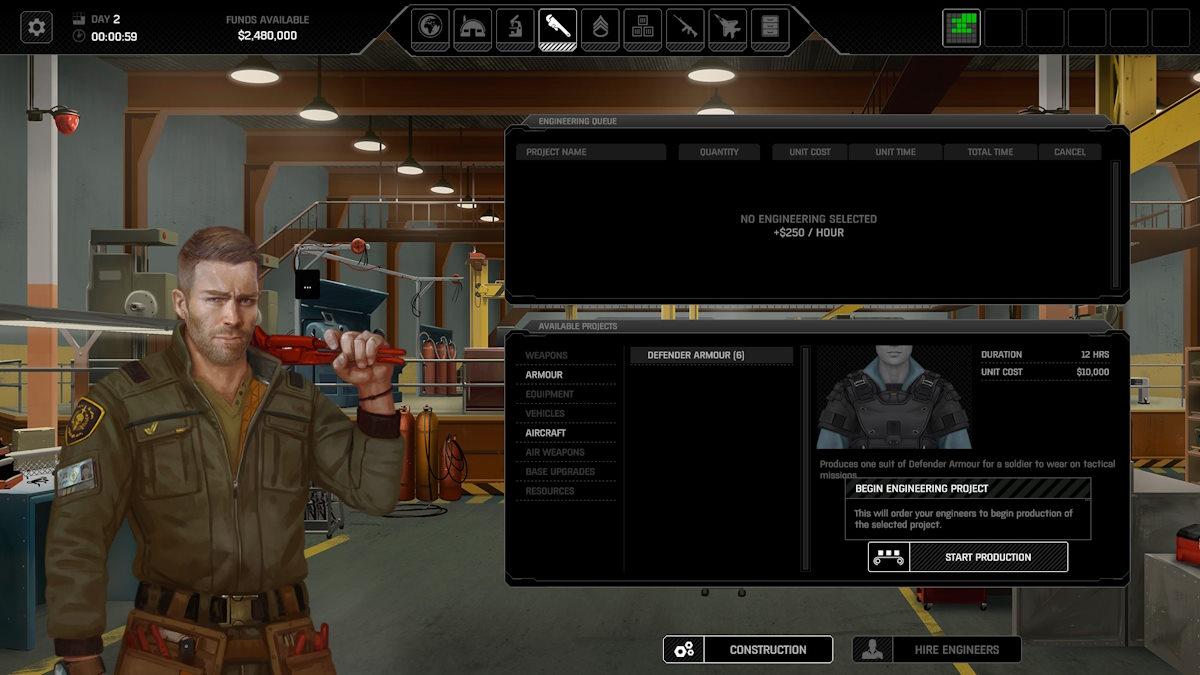Image resolution: width=1200 pixels, height=675 pixels.
Task: Choose the Aircraft project category
Action: (x=546, y=433)
